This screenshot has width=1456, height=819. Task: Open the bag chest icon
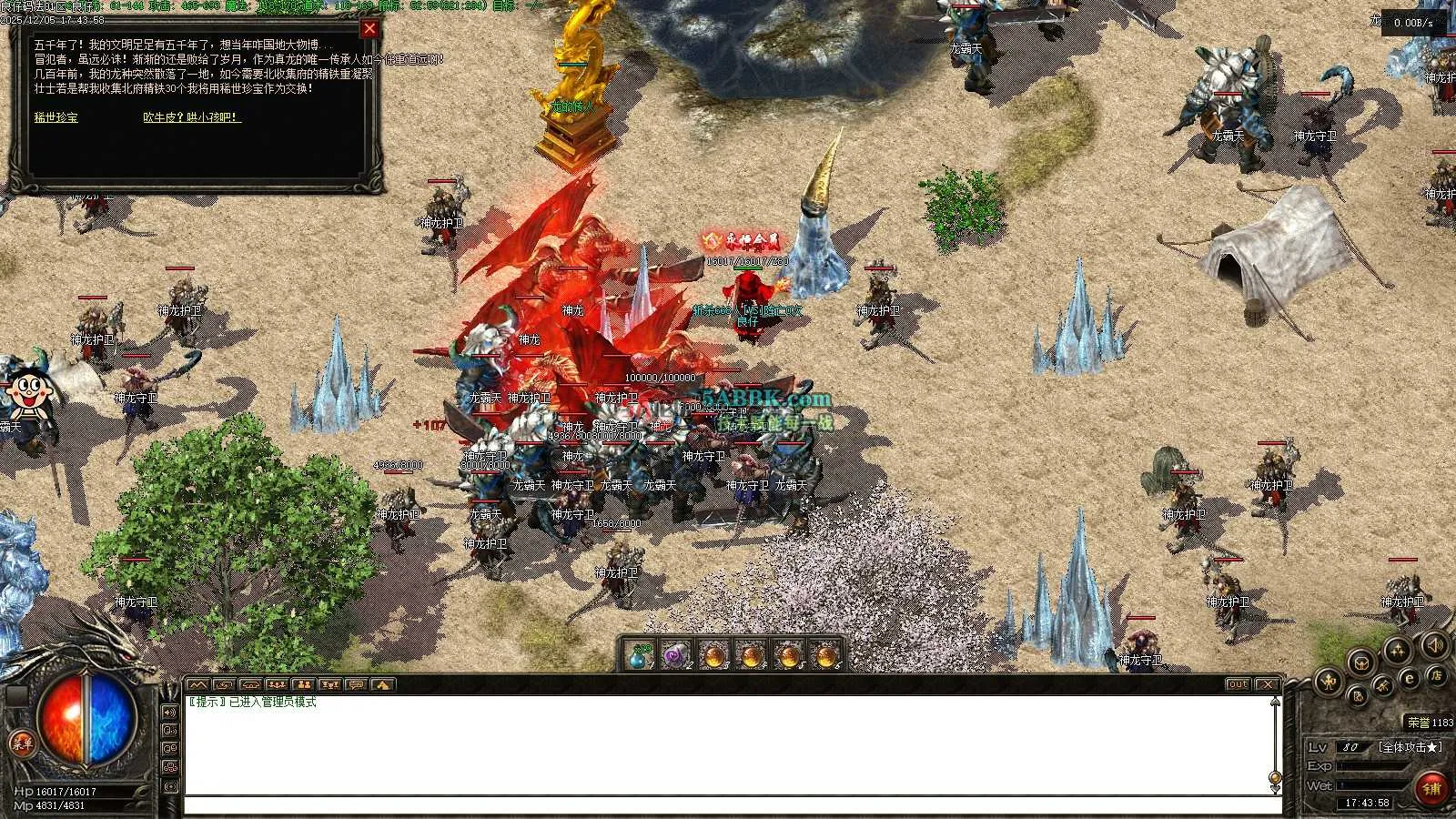[1360, 662]
